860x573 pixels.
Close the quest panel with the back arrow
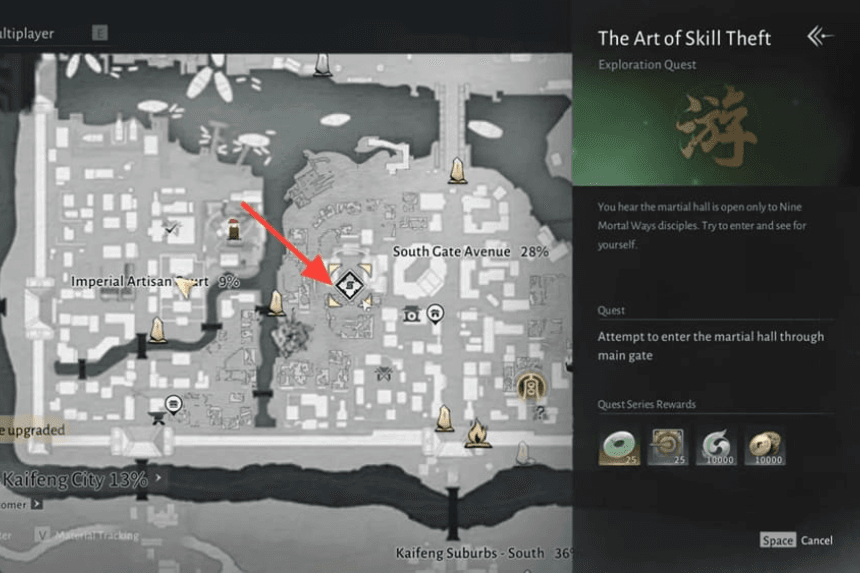(x=819, y=37)
